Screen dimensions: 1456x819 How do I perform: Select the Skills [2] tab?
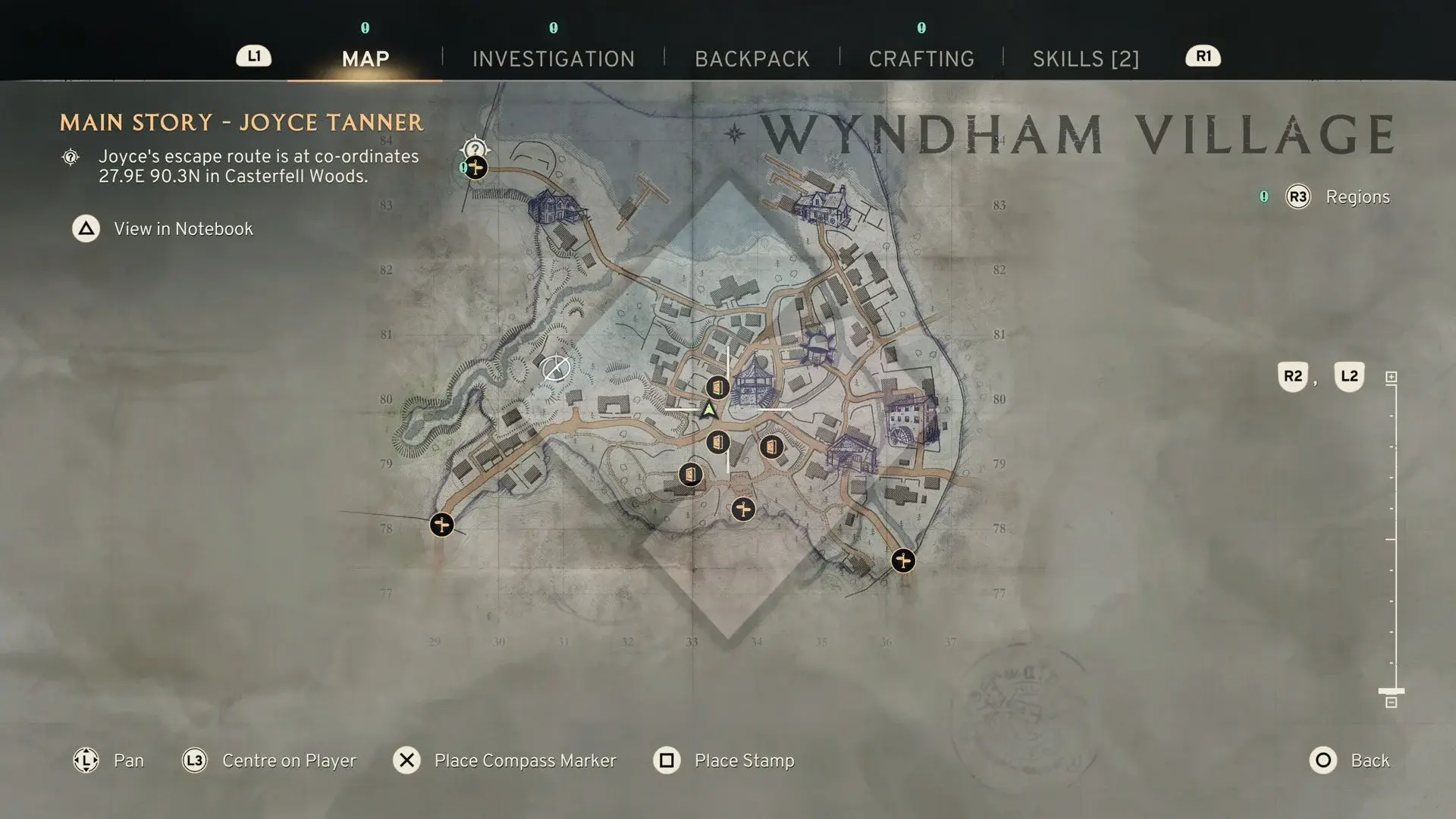coord(1085,58)
